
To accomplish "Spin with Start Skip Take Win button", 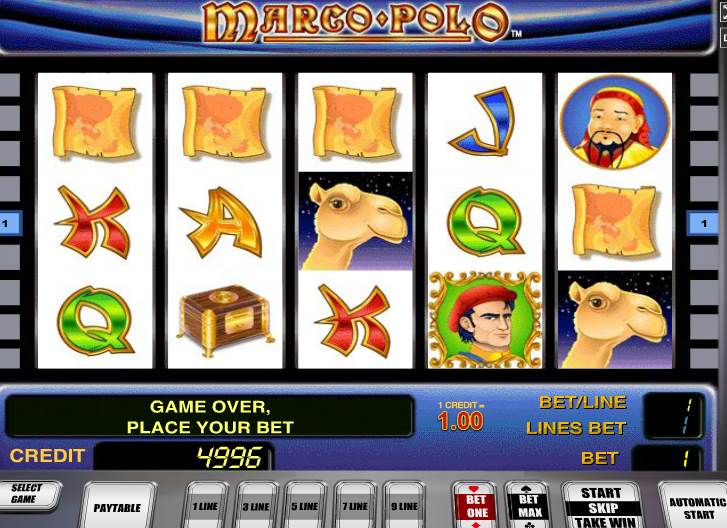I will pos(602,506).
